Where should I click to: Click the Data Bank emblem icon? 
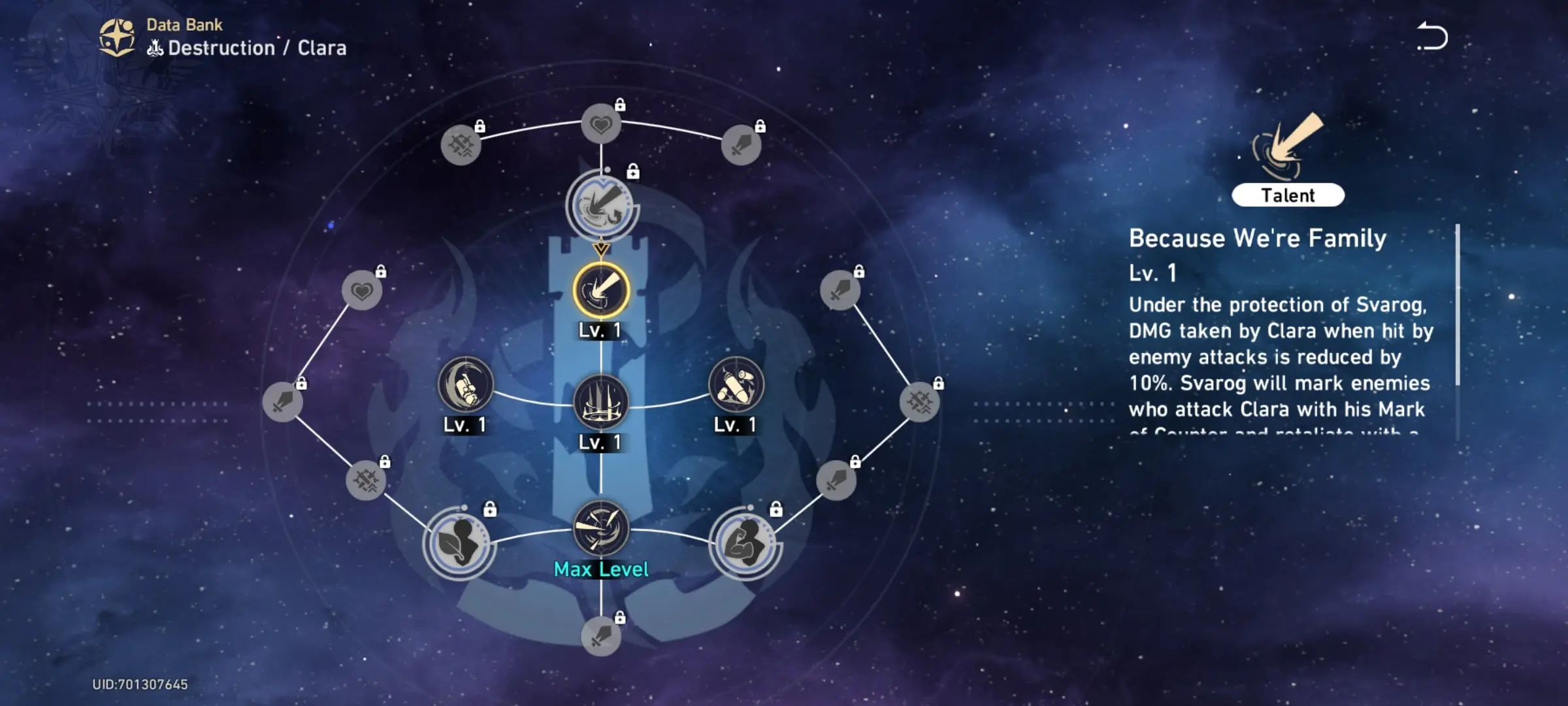[x=118, y=37]
